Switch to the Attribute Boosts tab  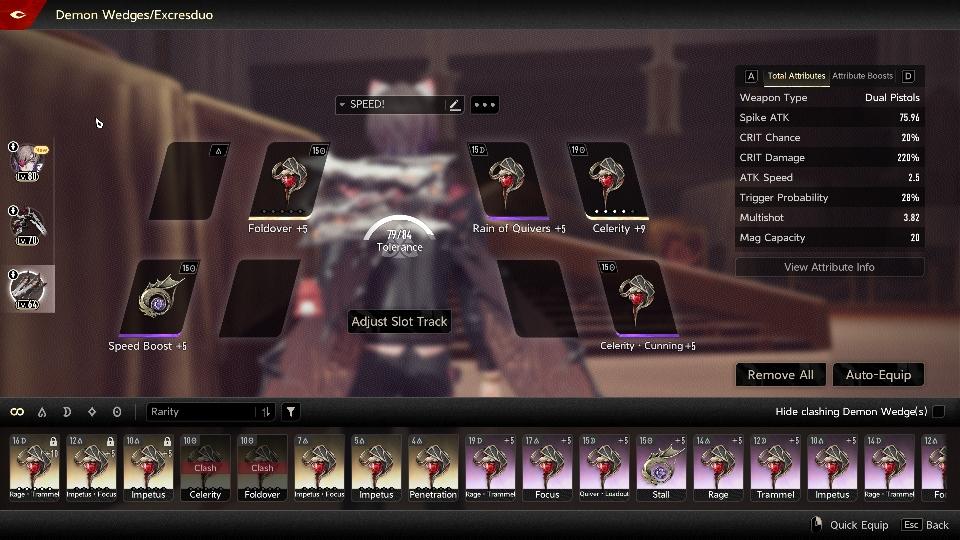pyautogui.click(x=862, y=76)
